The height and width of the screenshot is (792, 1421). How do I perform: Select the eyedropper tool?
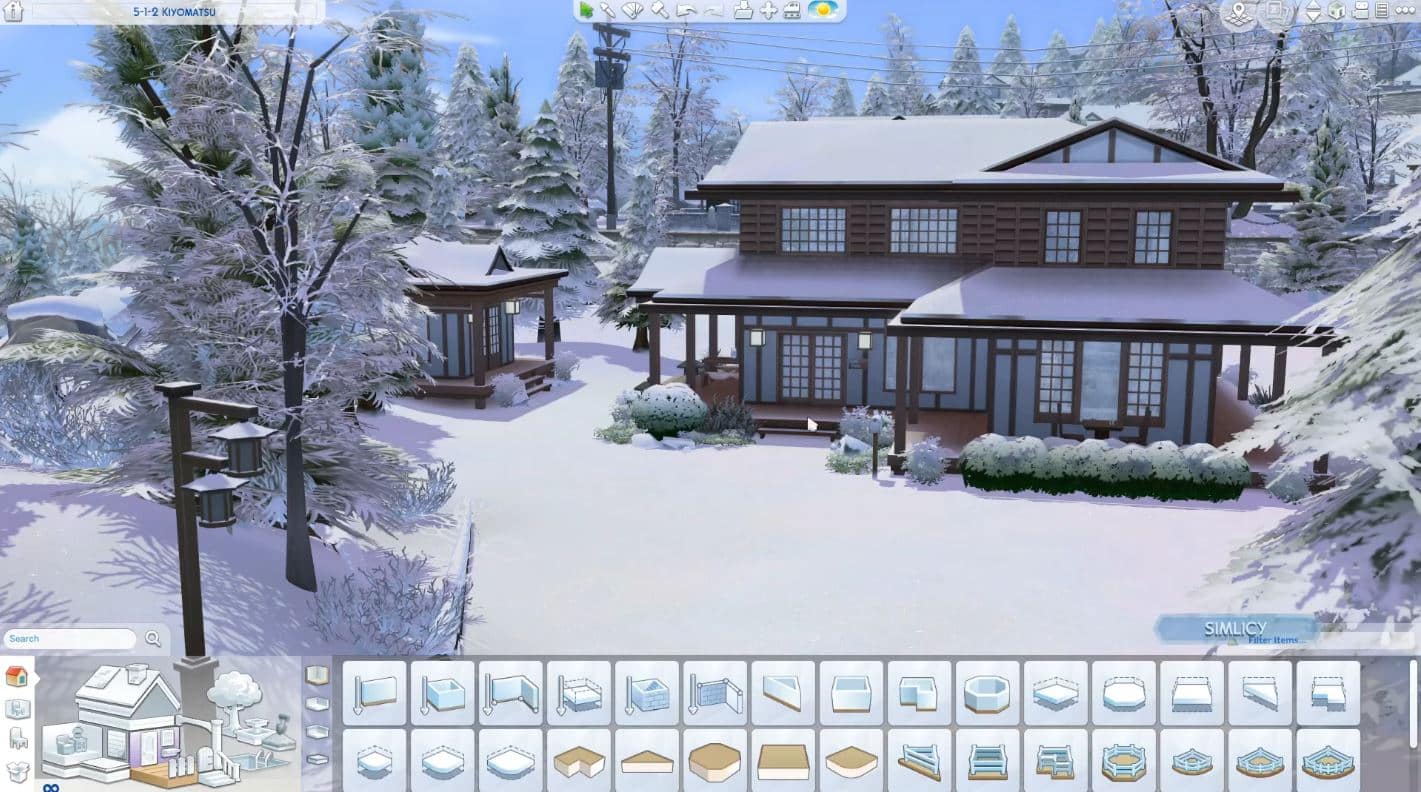click(609, 10)
